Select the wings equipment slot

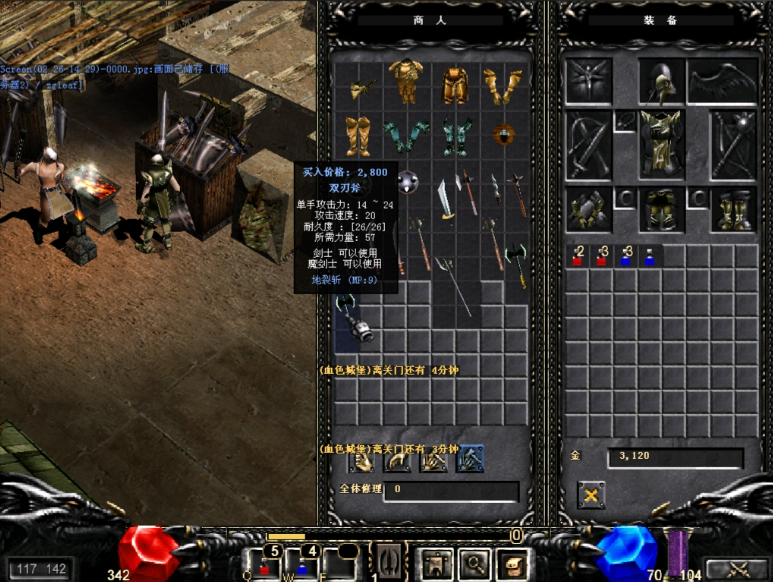(723, 82)
